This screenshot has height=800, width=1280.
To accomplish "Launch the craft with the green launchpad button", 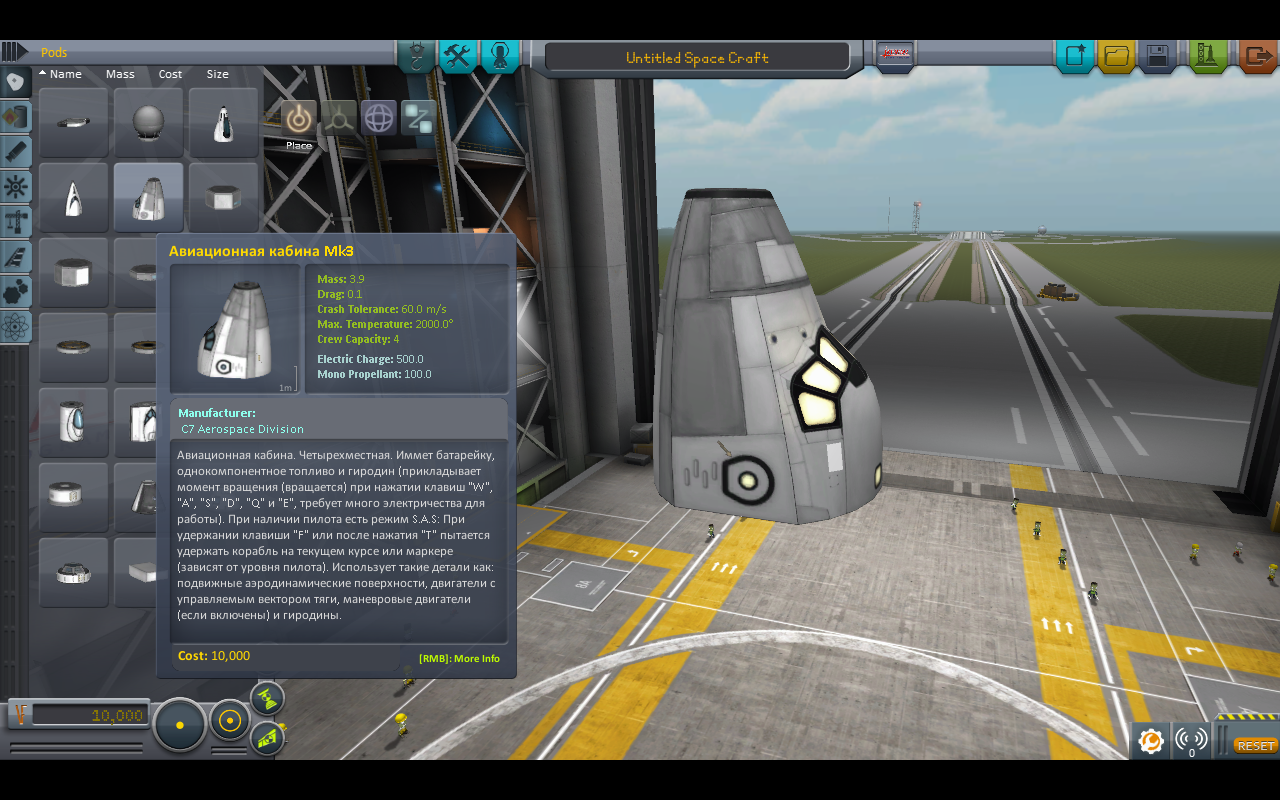I will point(1208,57).
